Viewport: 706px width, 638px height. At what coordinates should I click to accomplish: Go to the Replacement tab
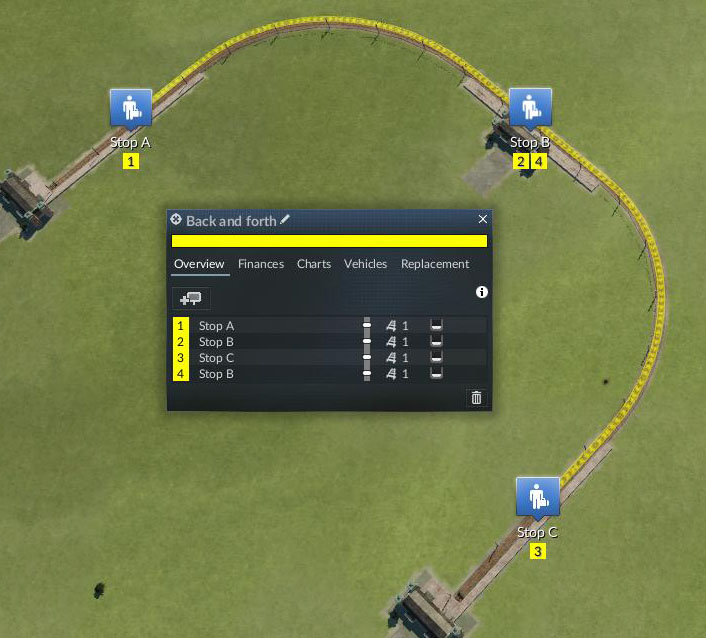(434, 264)
